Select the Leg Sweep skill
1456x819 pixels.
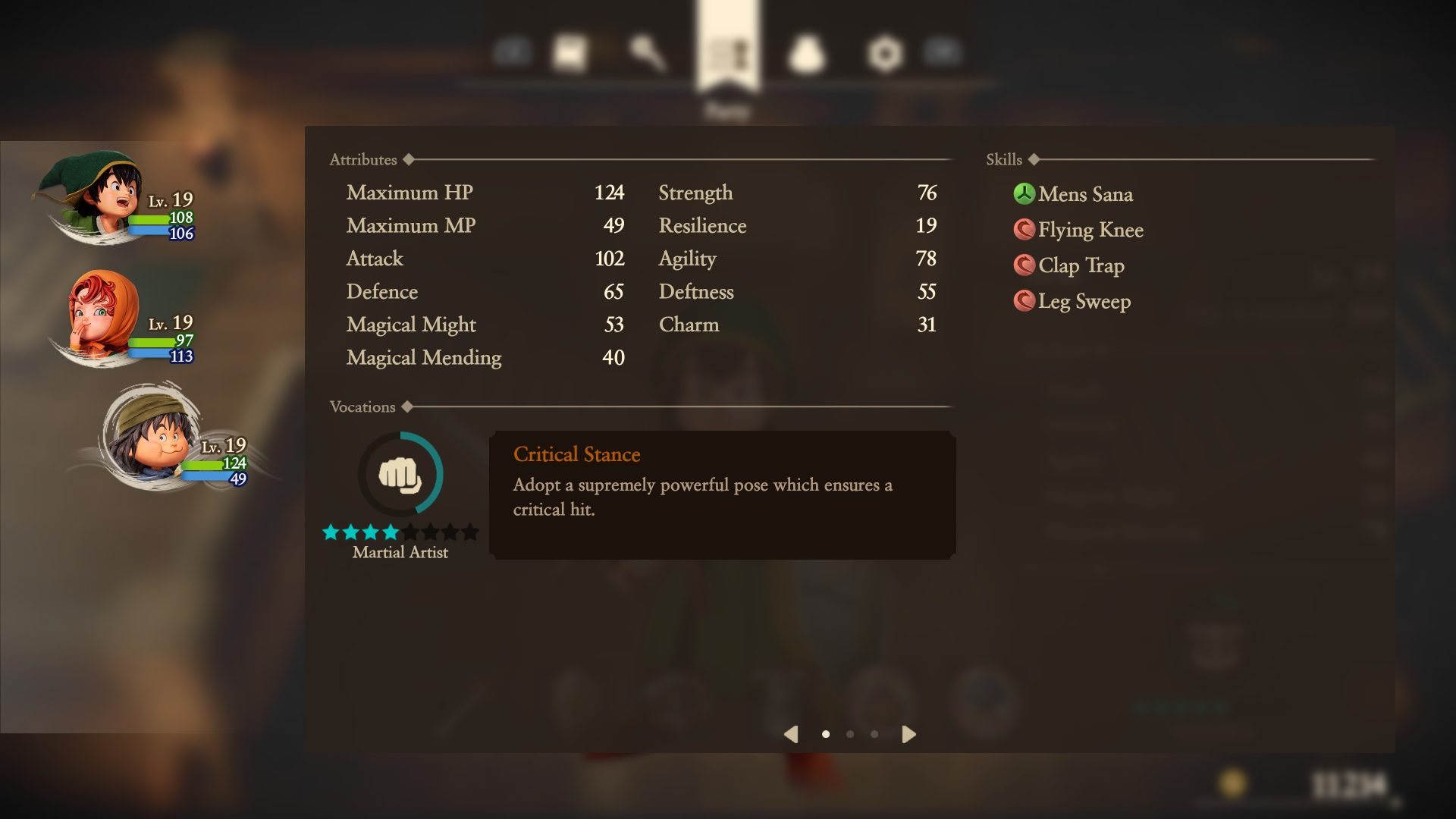click(1084, 301)
